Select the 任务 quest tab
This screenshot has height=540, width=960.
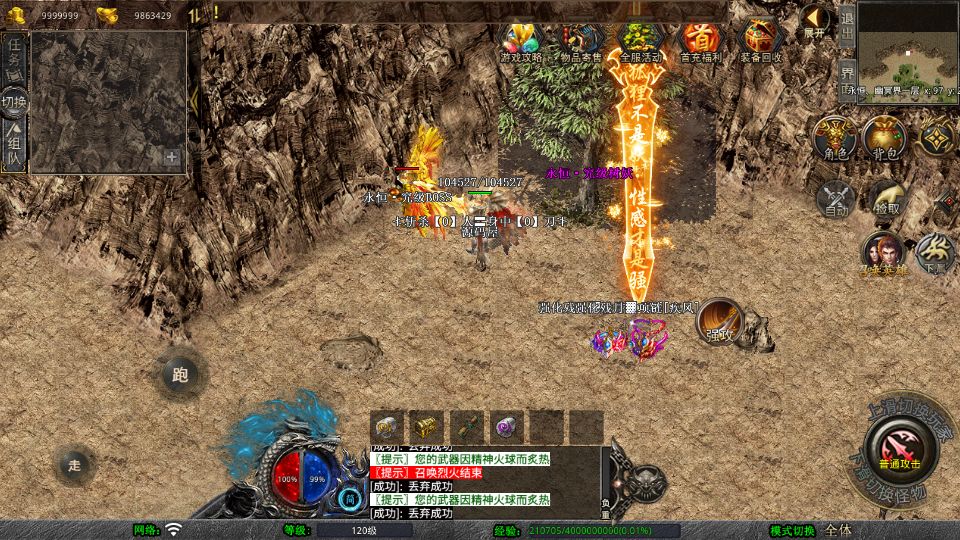click(14, 58)
